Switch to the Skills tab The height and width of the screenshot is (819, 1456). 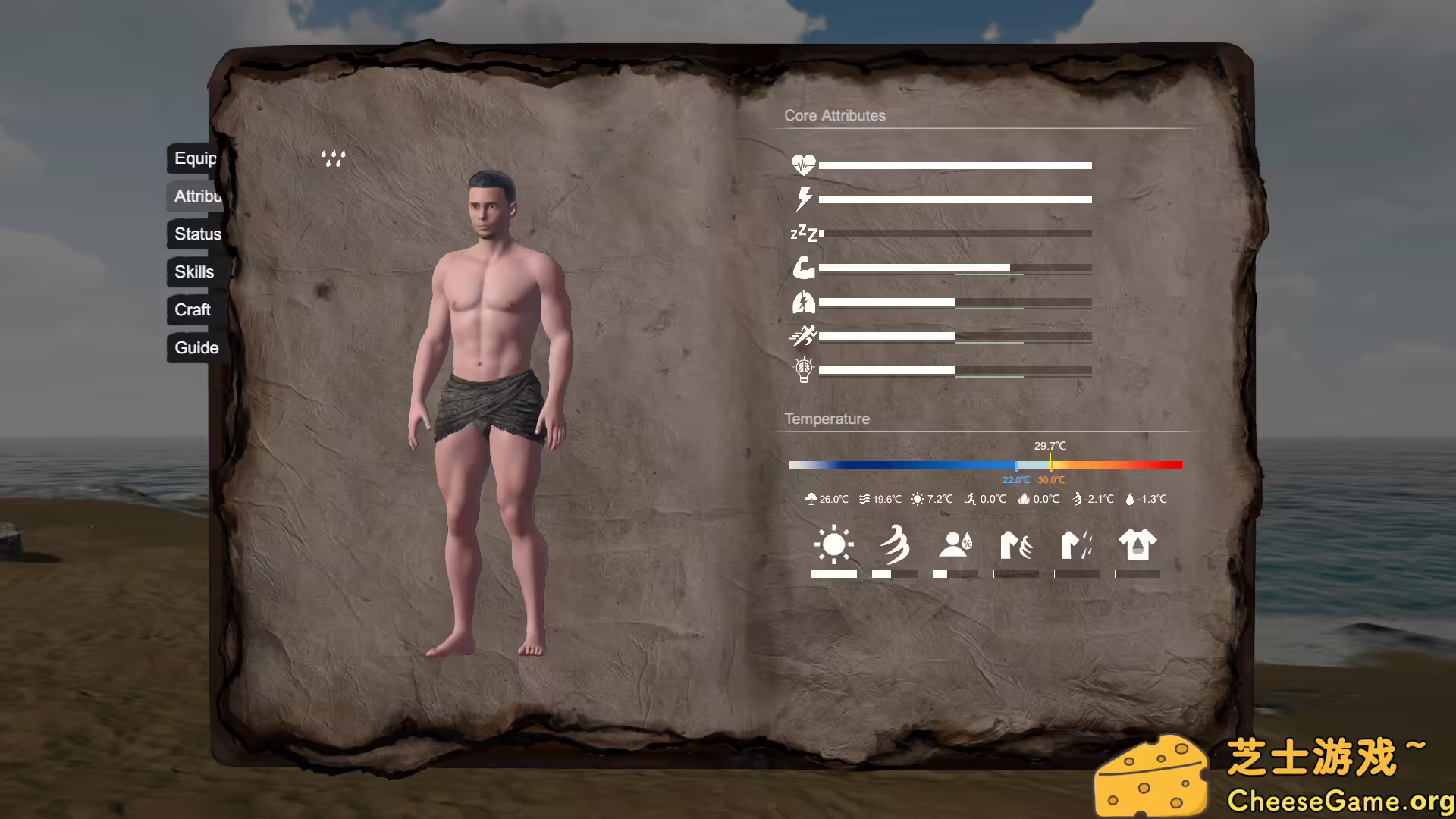click(193, 271)
